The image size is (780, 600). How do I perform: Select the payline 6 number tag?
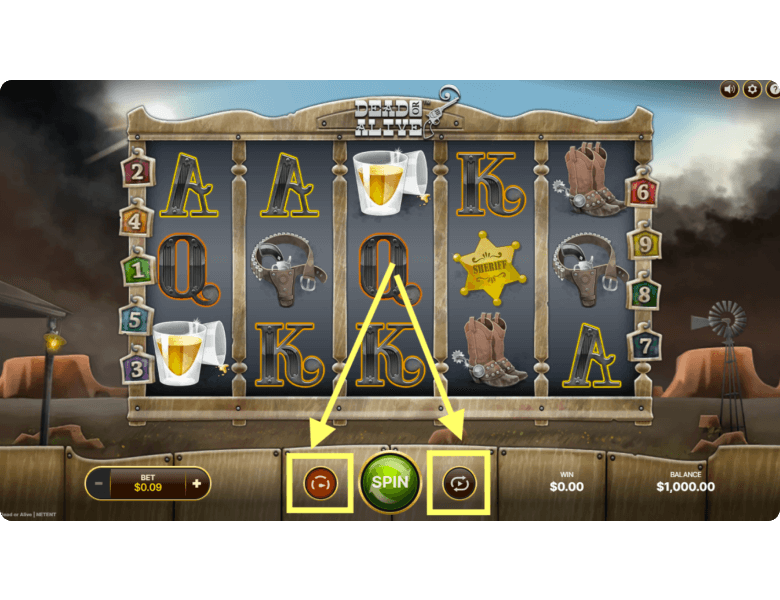(x=643, y=192)
